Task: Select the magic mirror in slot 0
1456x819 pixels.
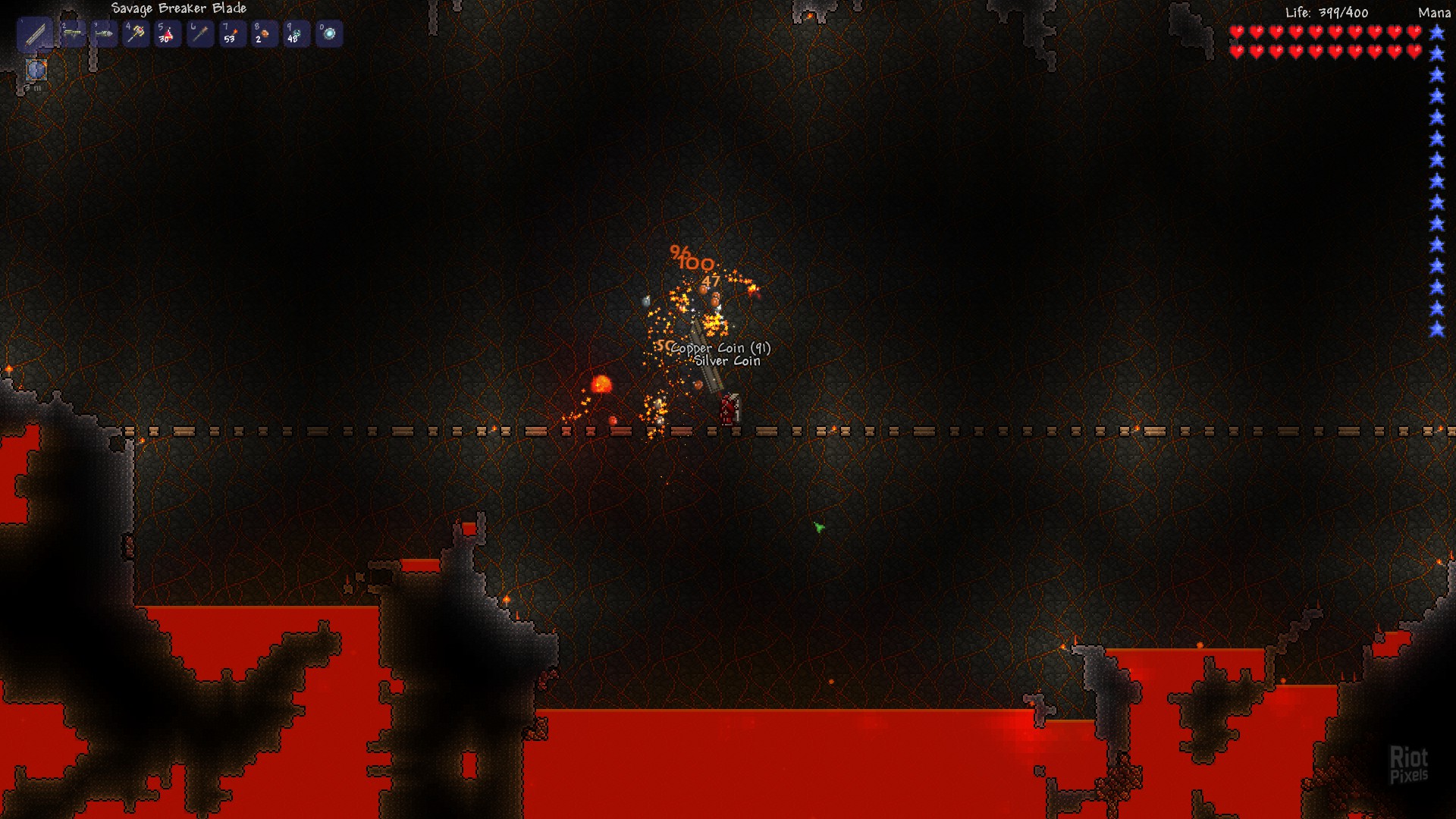Action: tap(329, 34)
